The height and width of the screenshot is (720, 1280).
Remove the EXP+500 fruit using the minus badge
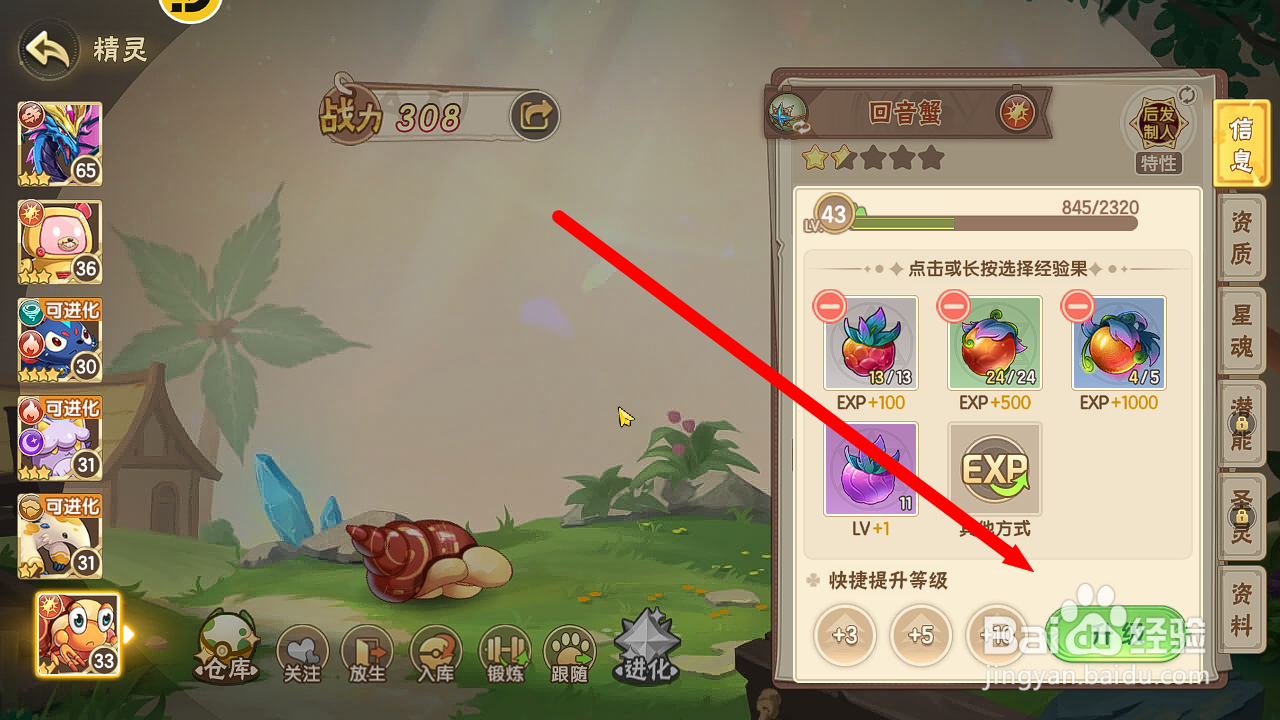(953, 306)
